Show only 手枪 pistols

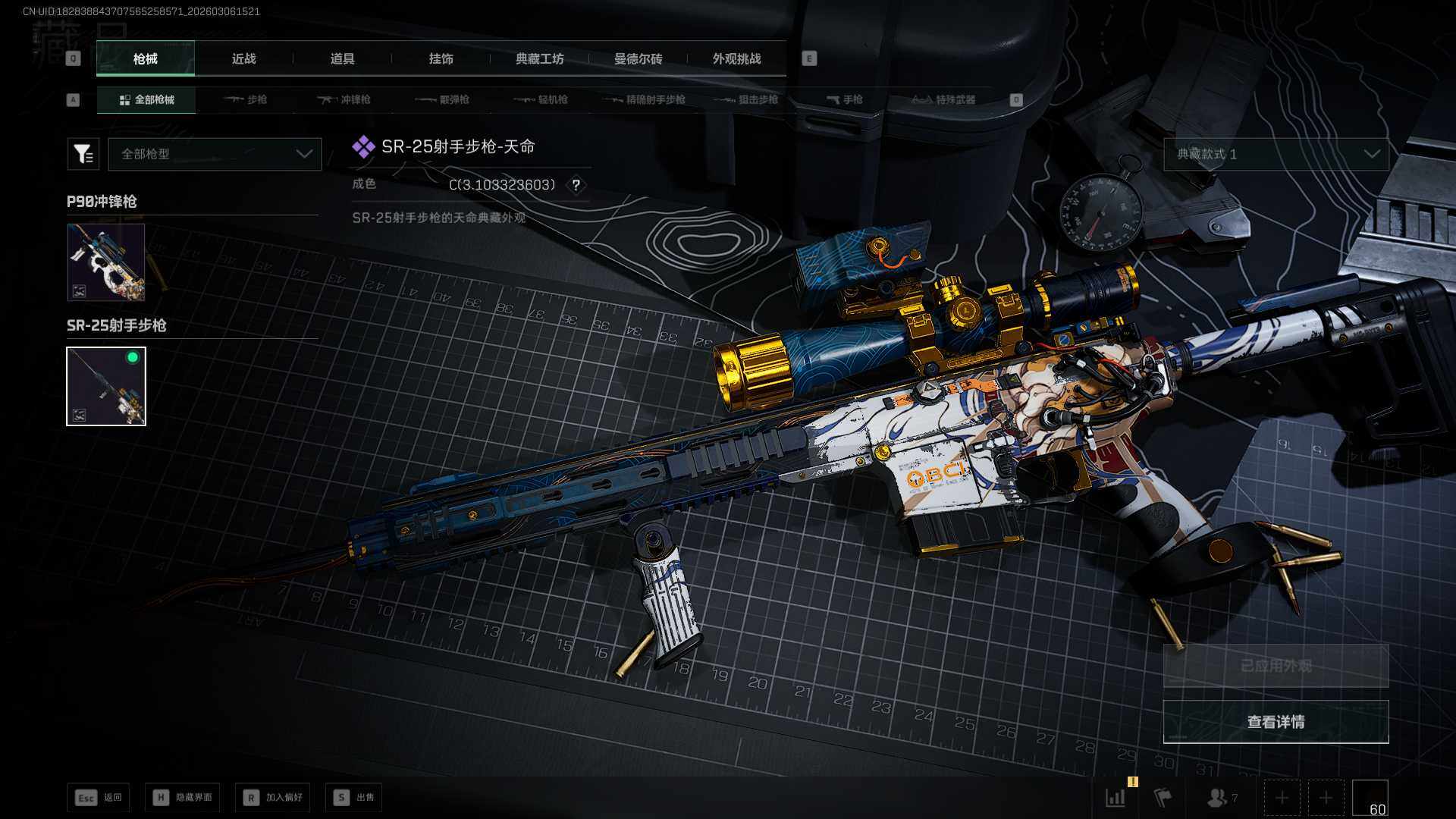pyautogui.click(x=845, y=99)
